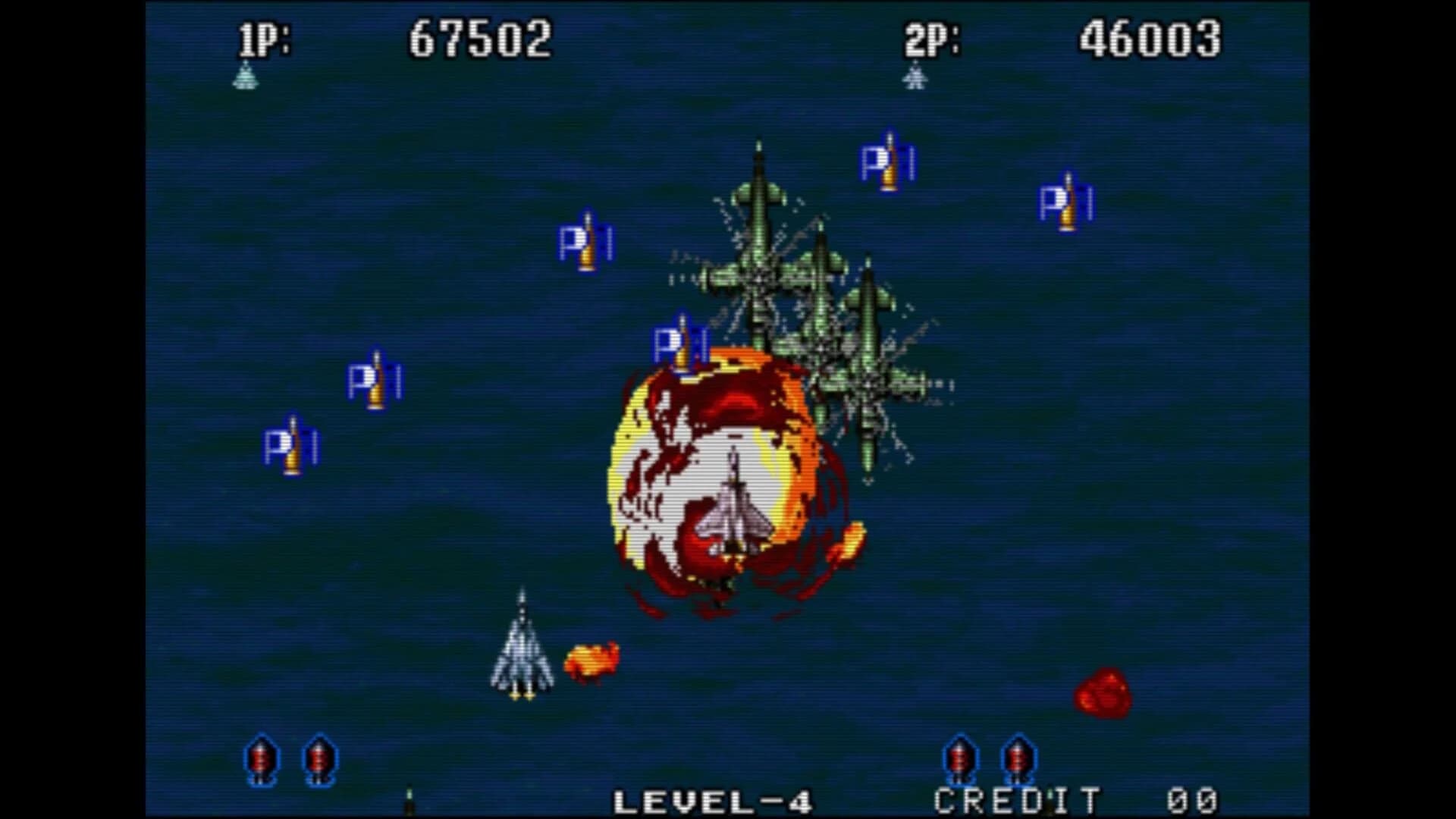Click the life ship icon under 2P score
1456x819 pixels.
coord(914,78)
